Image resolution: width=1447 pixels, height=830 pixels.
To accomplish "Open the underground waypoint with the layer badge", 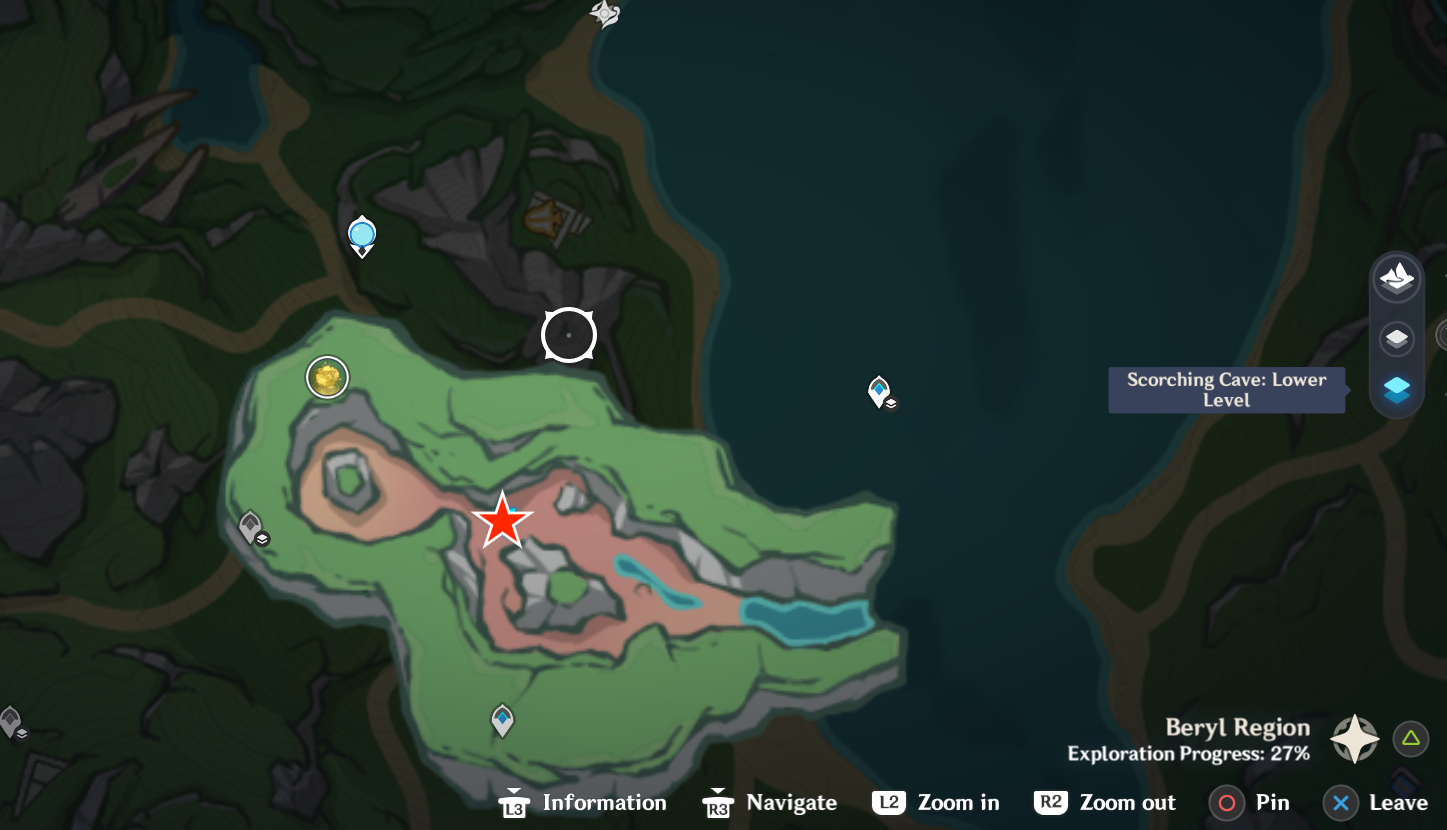I will tap(250, 527).
